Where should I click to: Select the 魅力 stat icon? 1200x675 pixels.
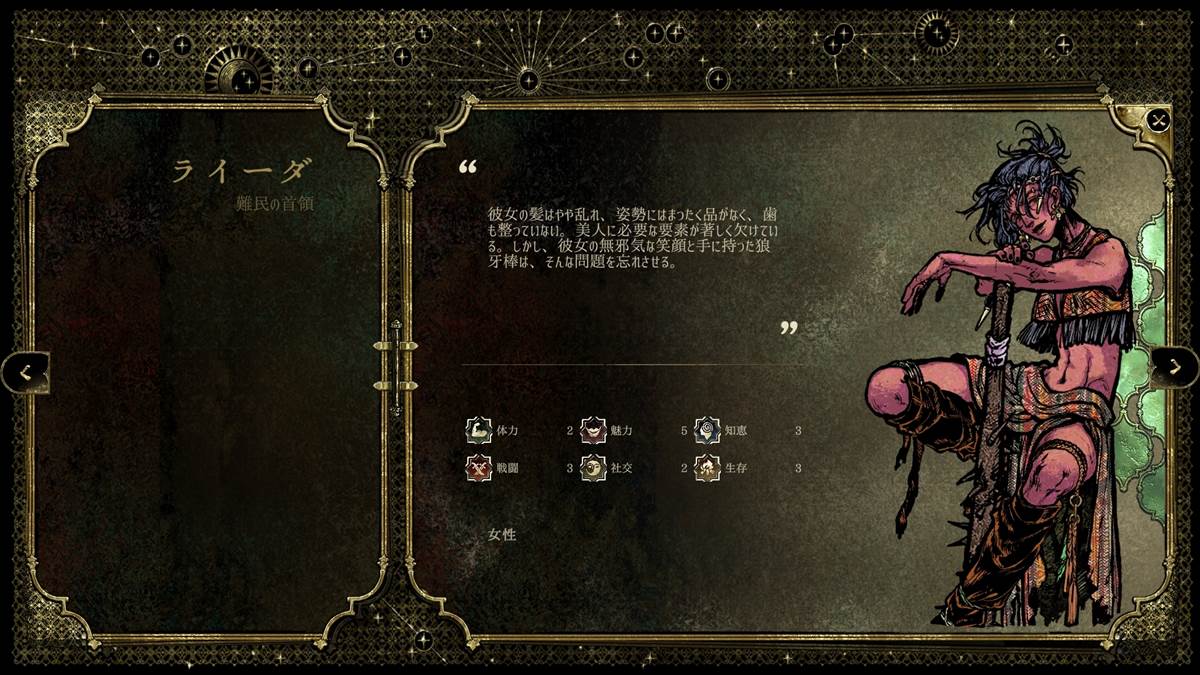click(x=594, y=430)
